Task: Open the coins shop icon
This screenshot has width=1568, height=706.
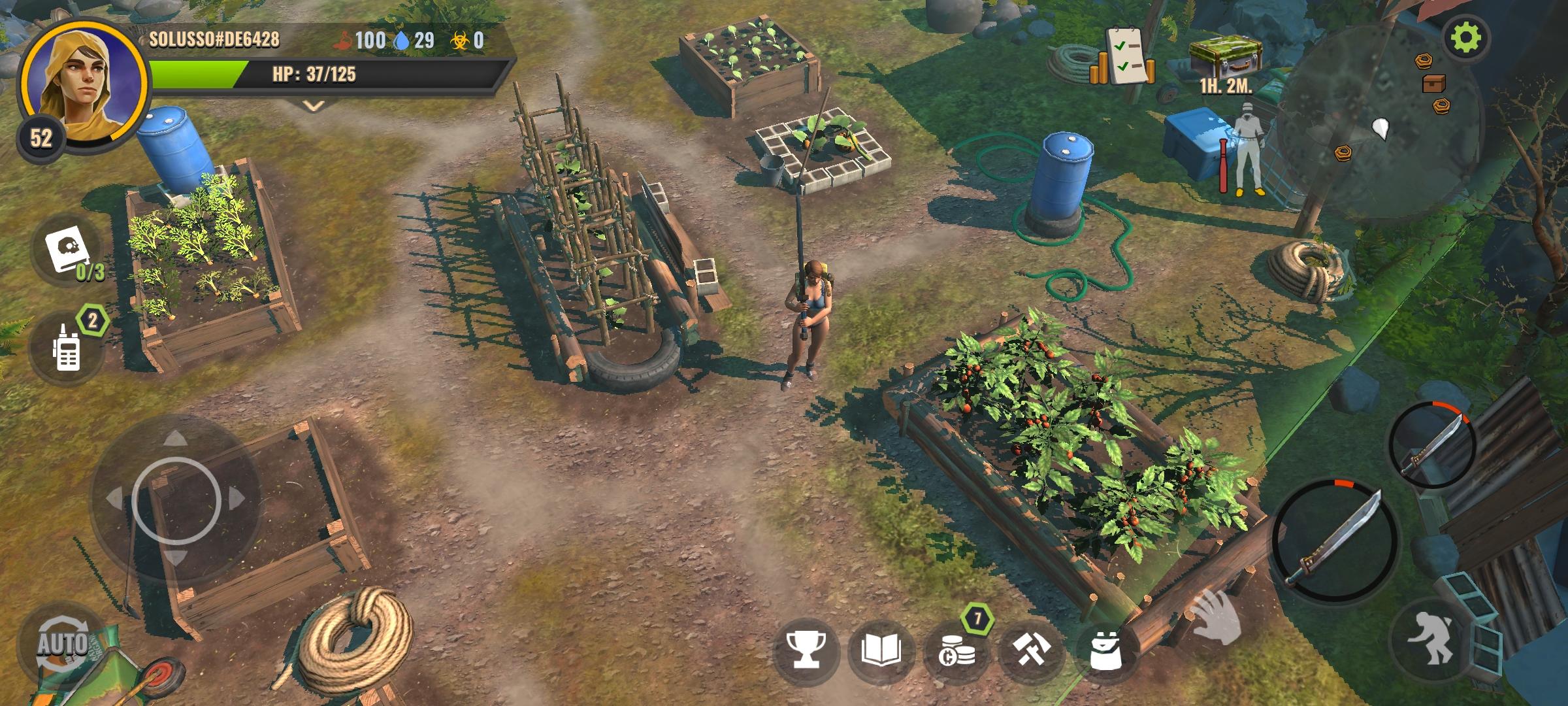Action: point(958,652)
